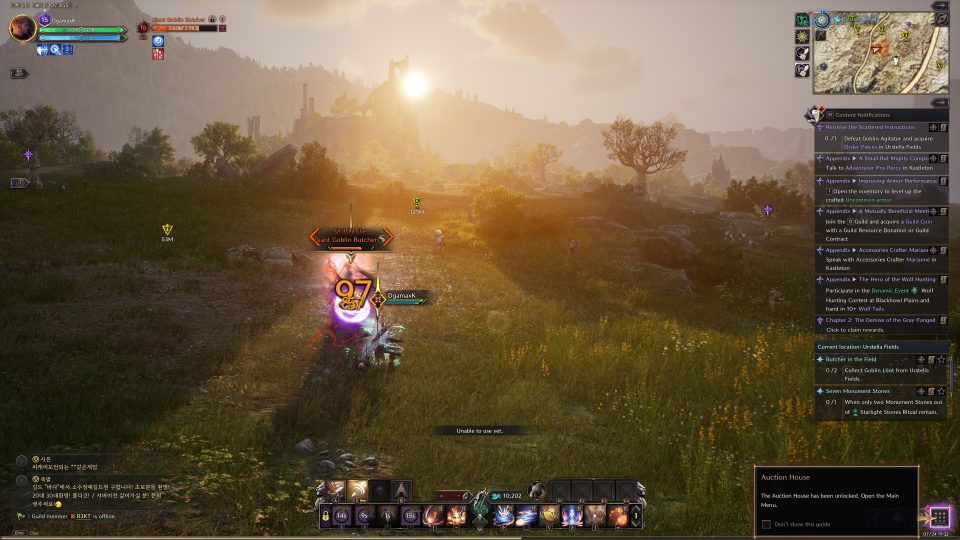Image resolution: width=960 pixels, height=540 pixels.
Task: Collapse the minimap with the arrow button
Action: (x=941, y=5)
